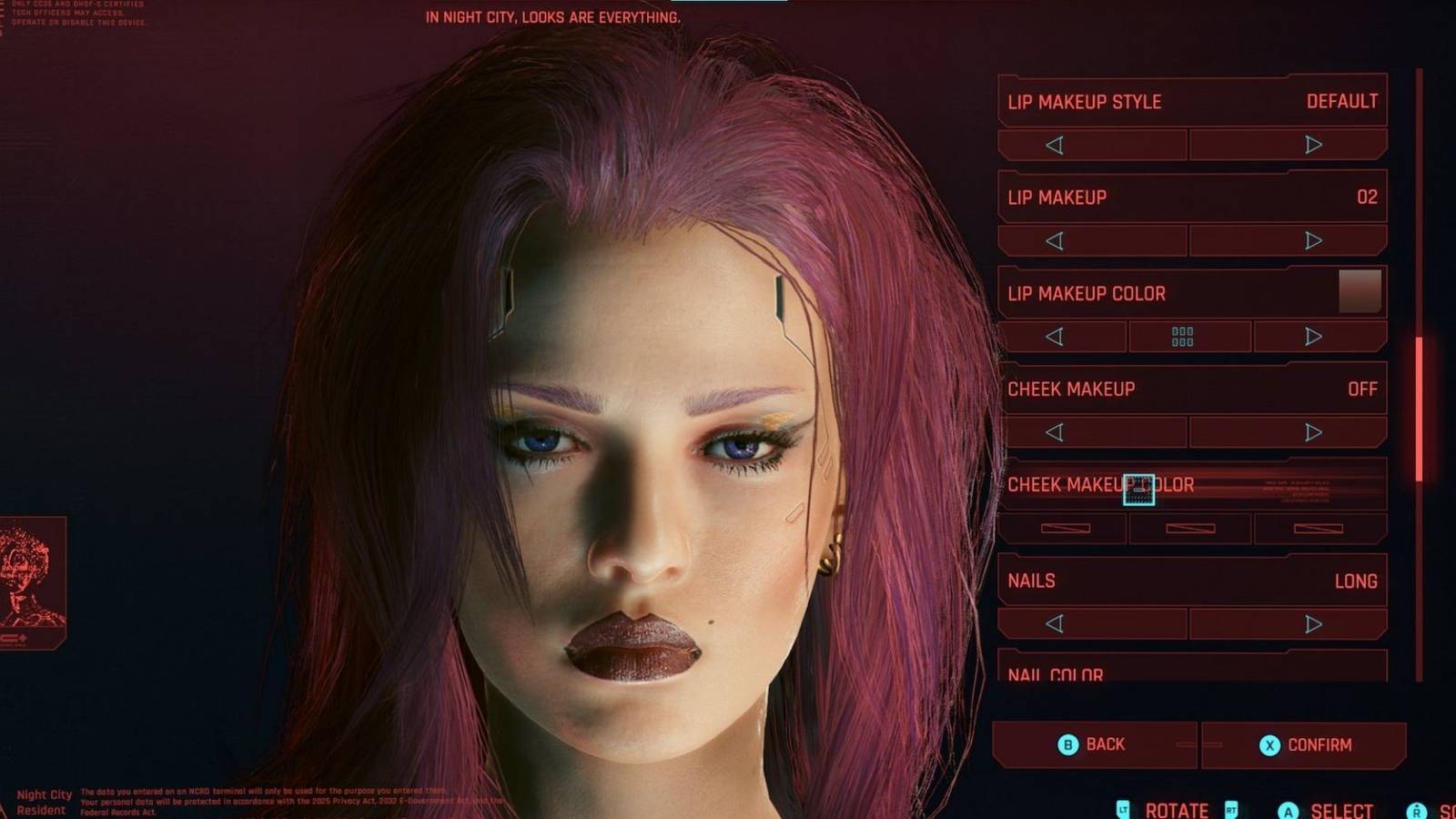Click the right arrow under Lip Makeup Color
This screenshot has height=819, width=1456.
tap(1311, 338)
